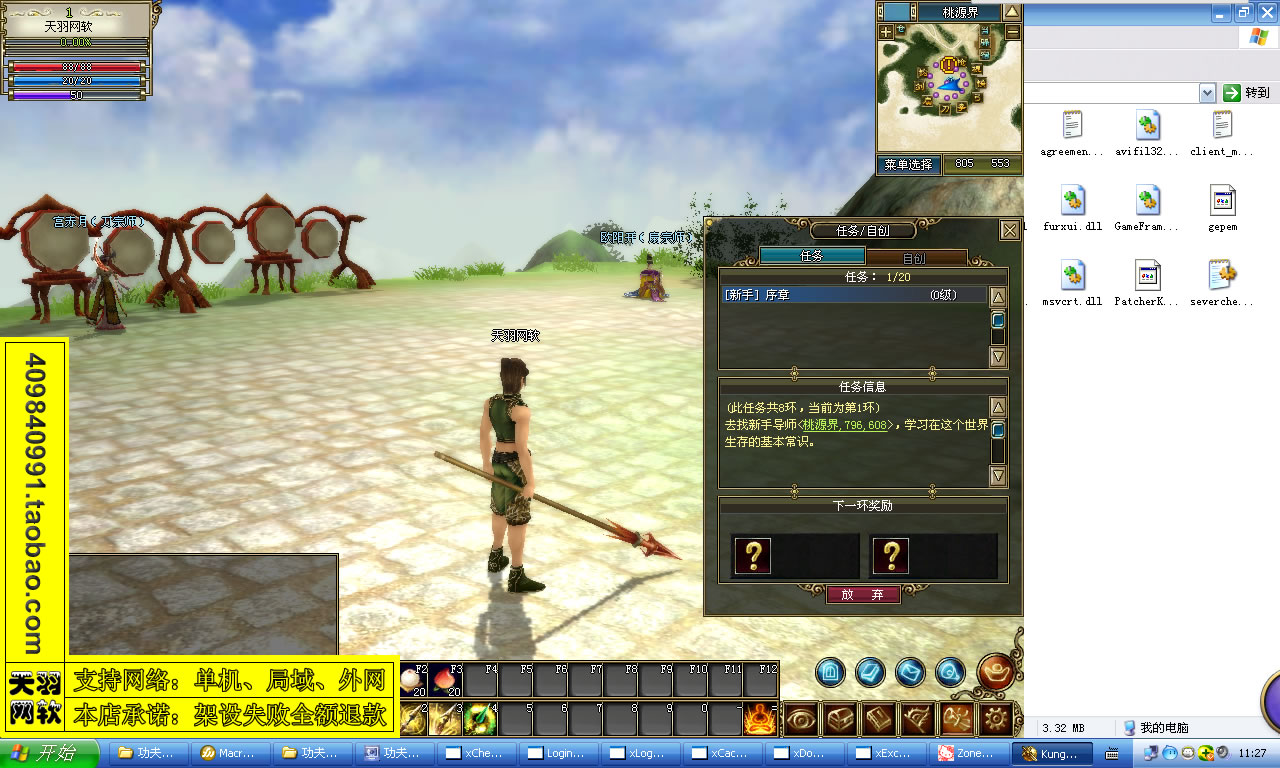Click the exclamation quest marker on the minimap
The image size is (1280, 768).
(x=948, y=64)
